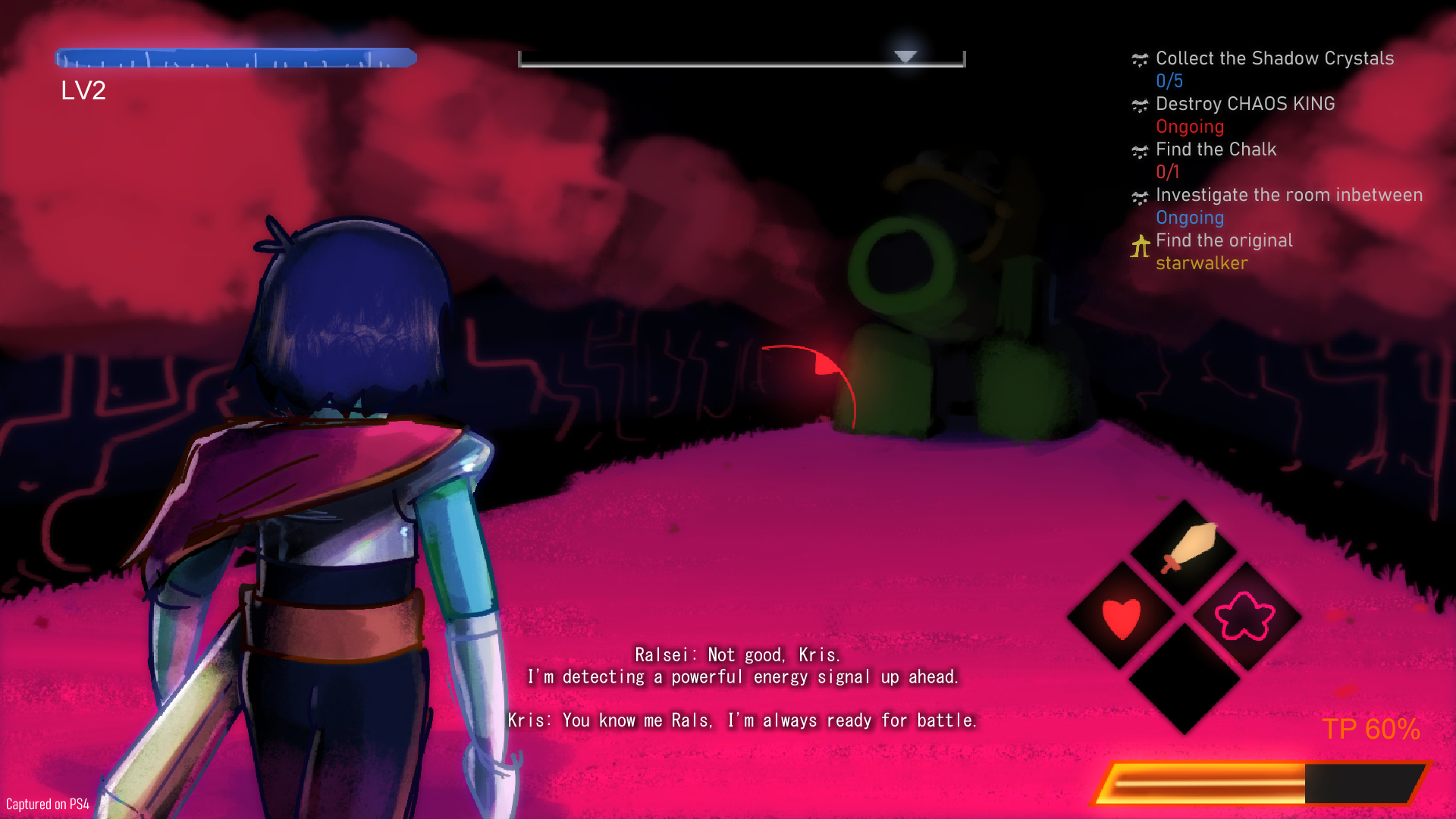Open the Collect the Shadow Crystals objective

coord(1274,59)
